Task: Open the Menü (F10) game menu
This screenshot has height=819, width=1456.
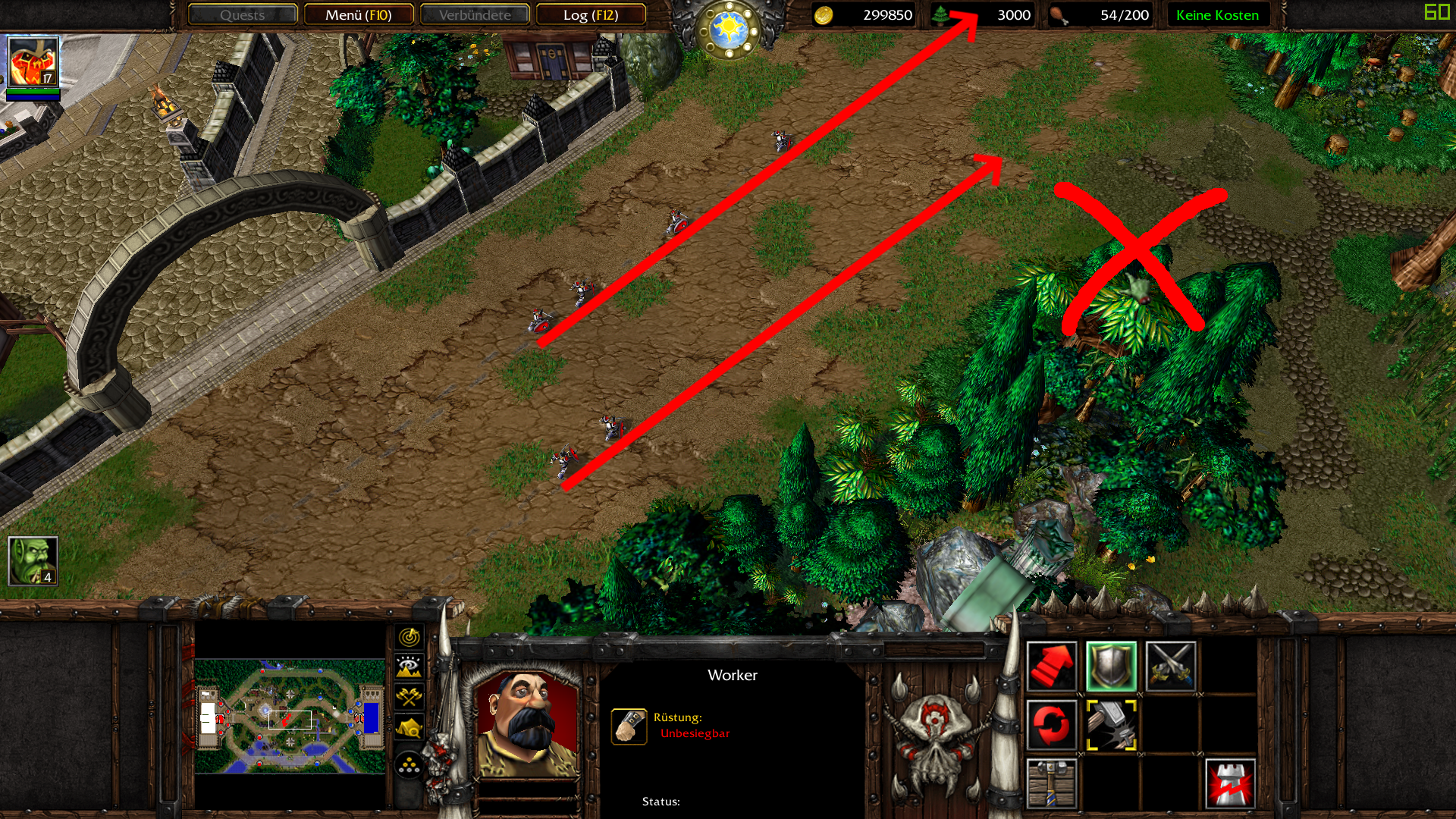Action: tap(359, 15)
